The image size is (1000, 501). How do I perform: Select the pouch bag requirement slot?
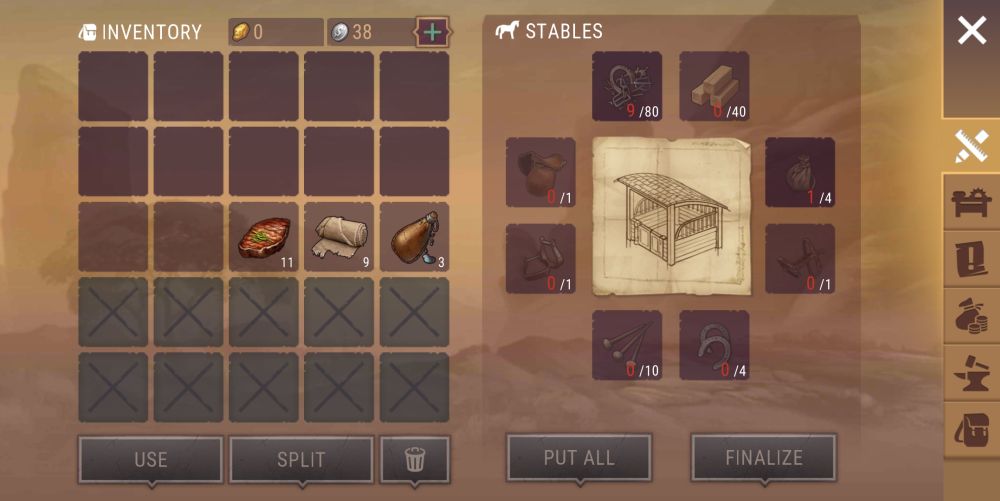tap(800, 172)
